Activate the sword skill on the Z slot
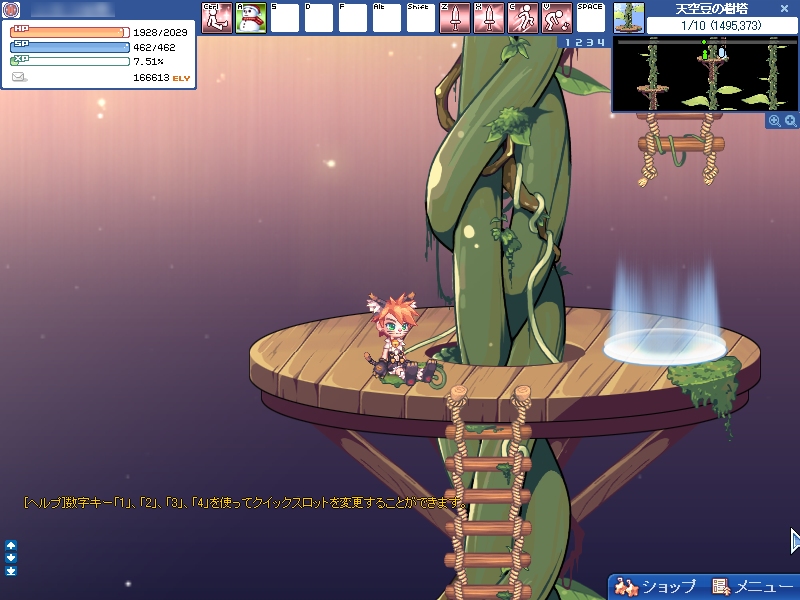Image resolution: width=800 pixels, height=600 pixels. coord(454,18)
